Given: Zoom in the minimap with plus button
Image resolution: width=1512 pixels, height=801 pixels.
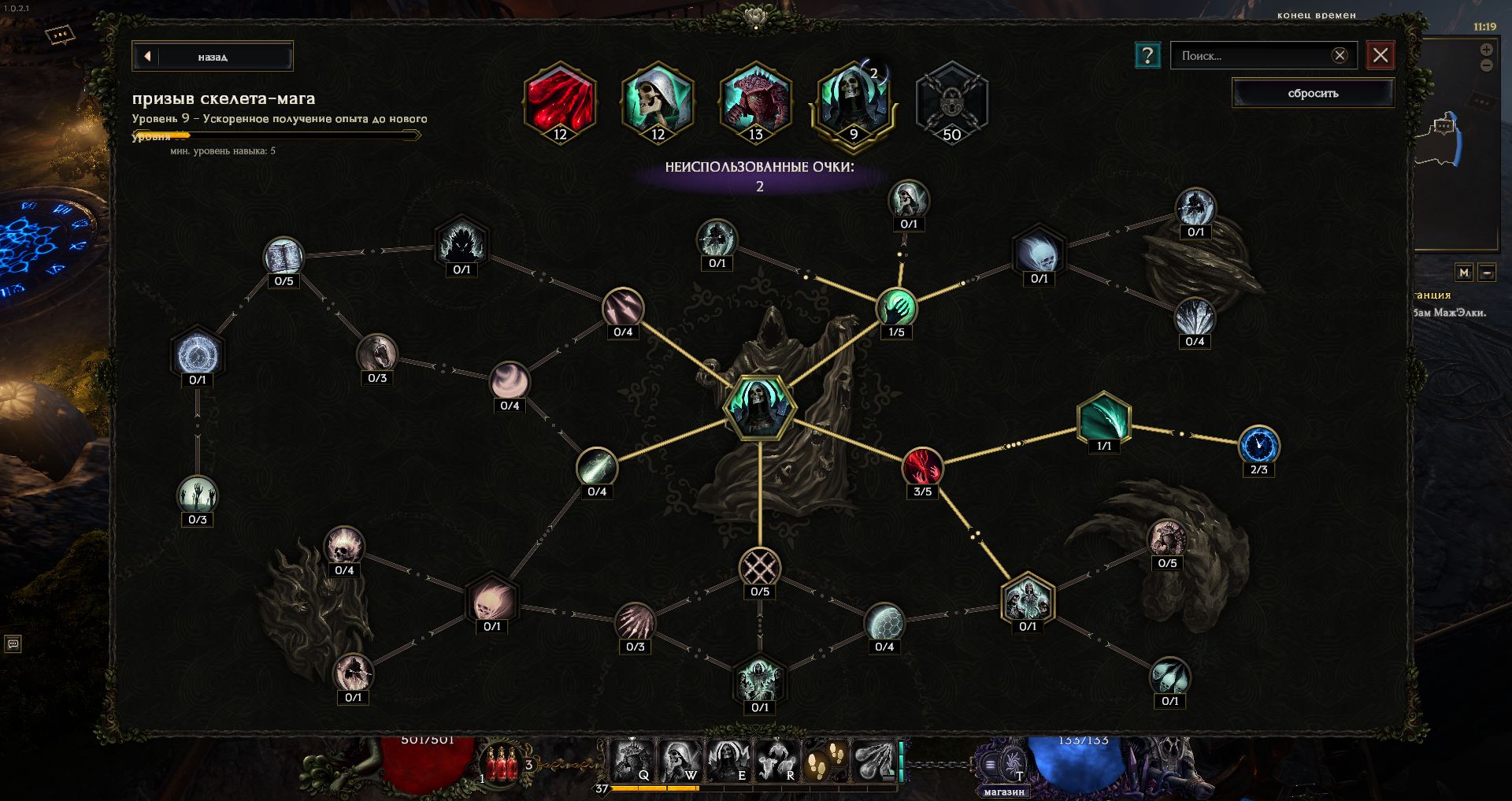Looking at the screenshot, I should pos(1486,50).
